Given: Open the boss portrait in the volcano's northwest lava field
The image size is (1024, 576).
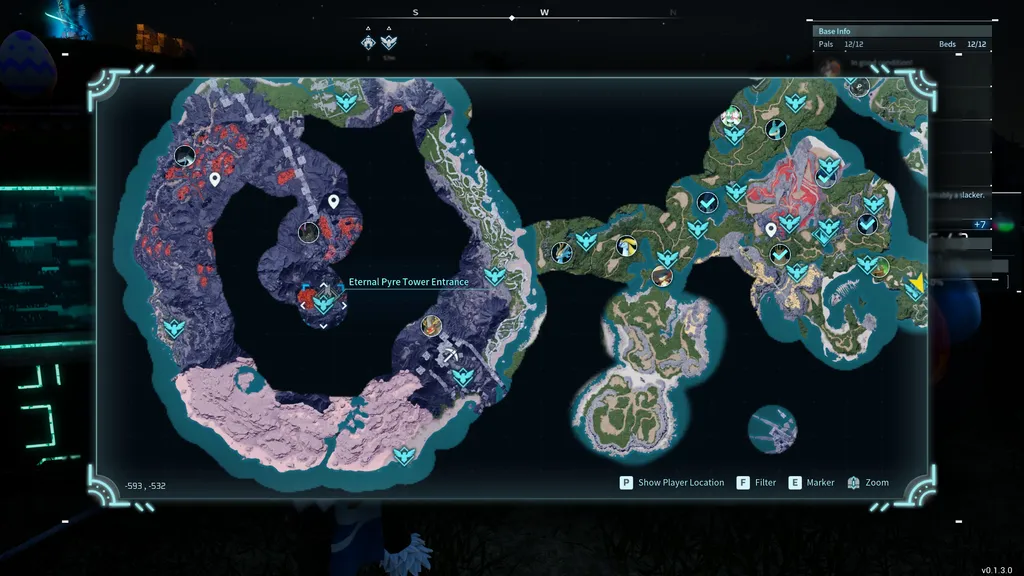Looking at the screenshot, I should [184, 155].
